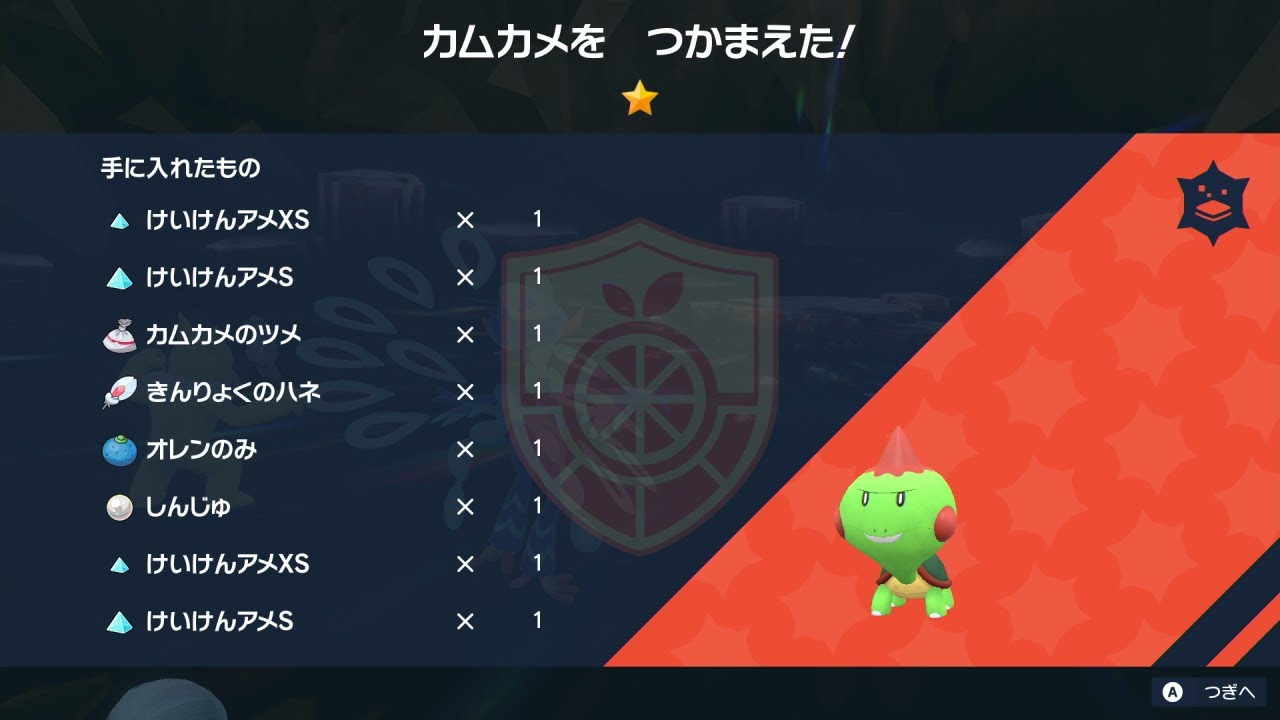The image size is (1280, 720).
Task: Click the きんりょくのハネ feather icon
Action: [118, 393]
